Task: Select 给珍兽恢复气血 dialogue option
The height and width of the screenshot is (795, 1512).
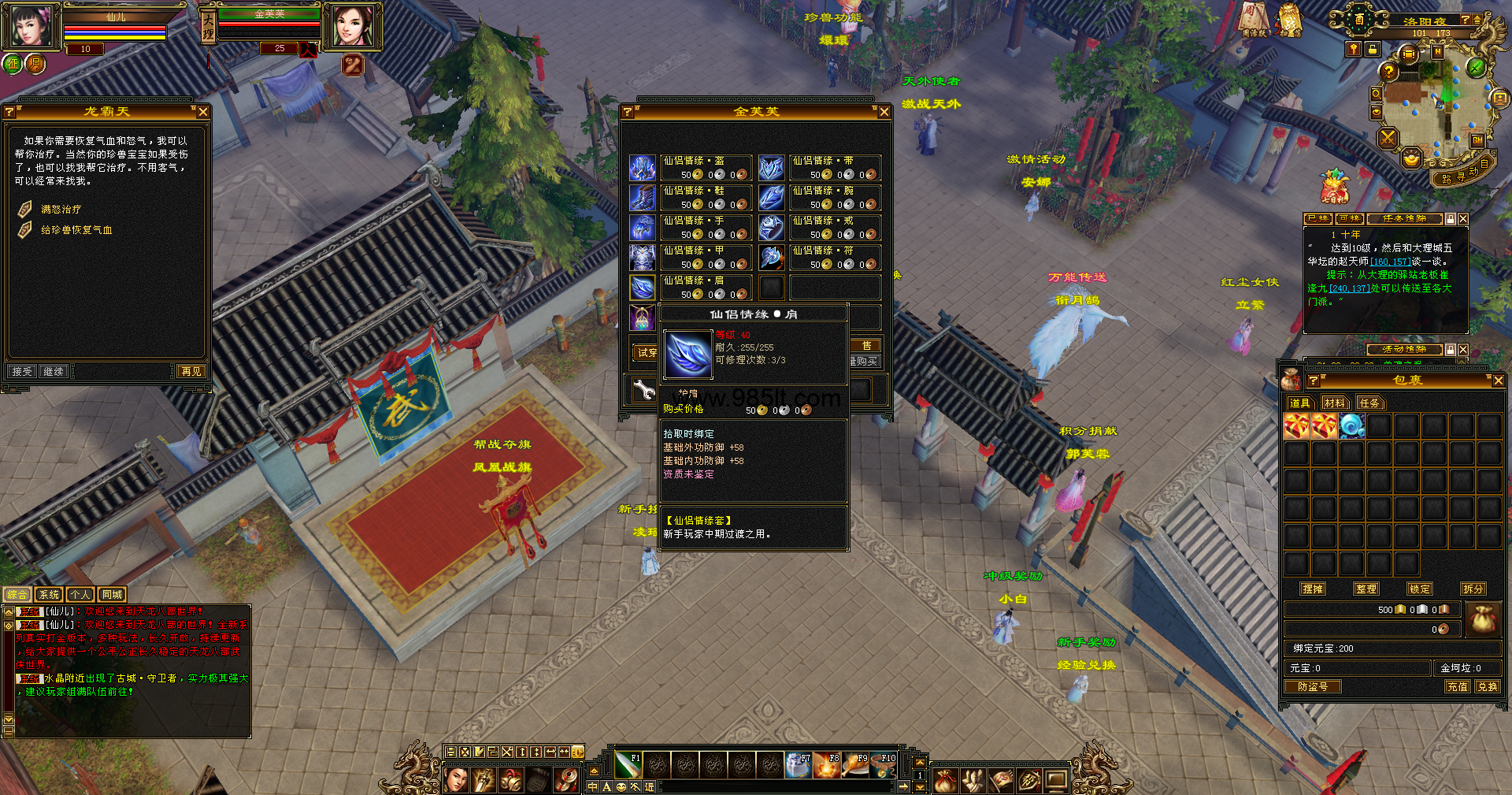Action: (76, 230)
